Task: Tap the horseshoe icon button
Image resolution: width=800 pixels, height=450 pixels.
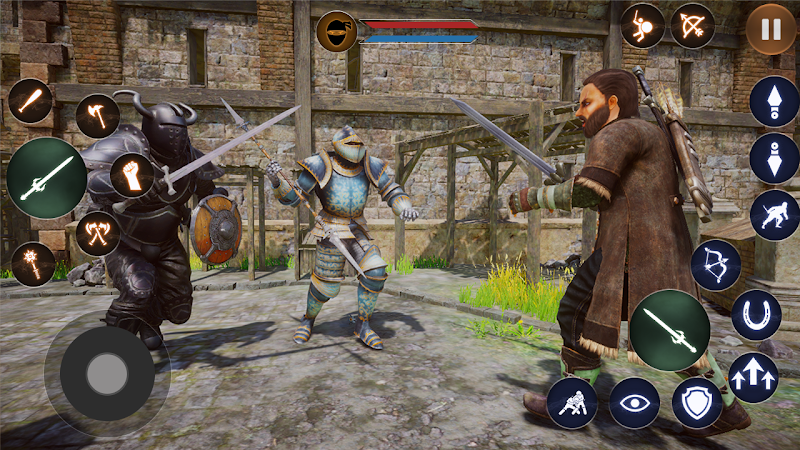Action: [755, 315]
